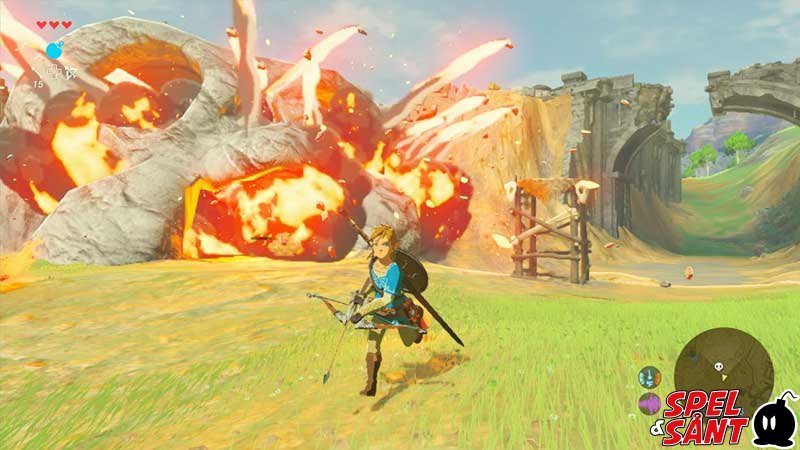Image resolution: width=800 pixels, height=450 pixels.
Task: Select the blue bomb rune icon
Action: pyautogui.click(x=54, y=51)
